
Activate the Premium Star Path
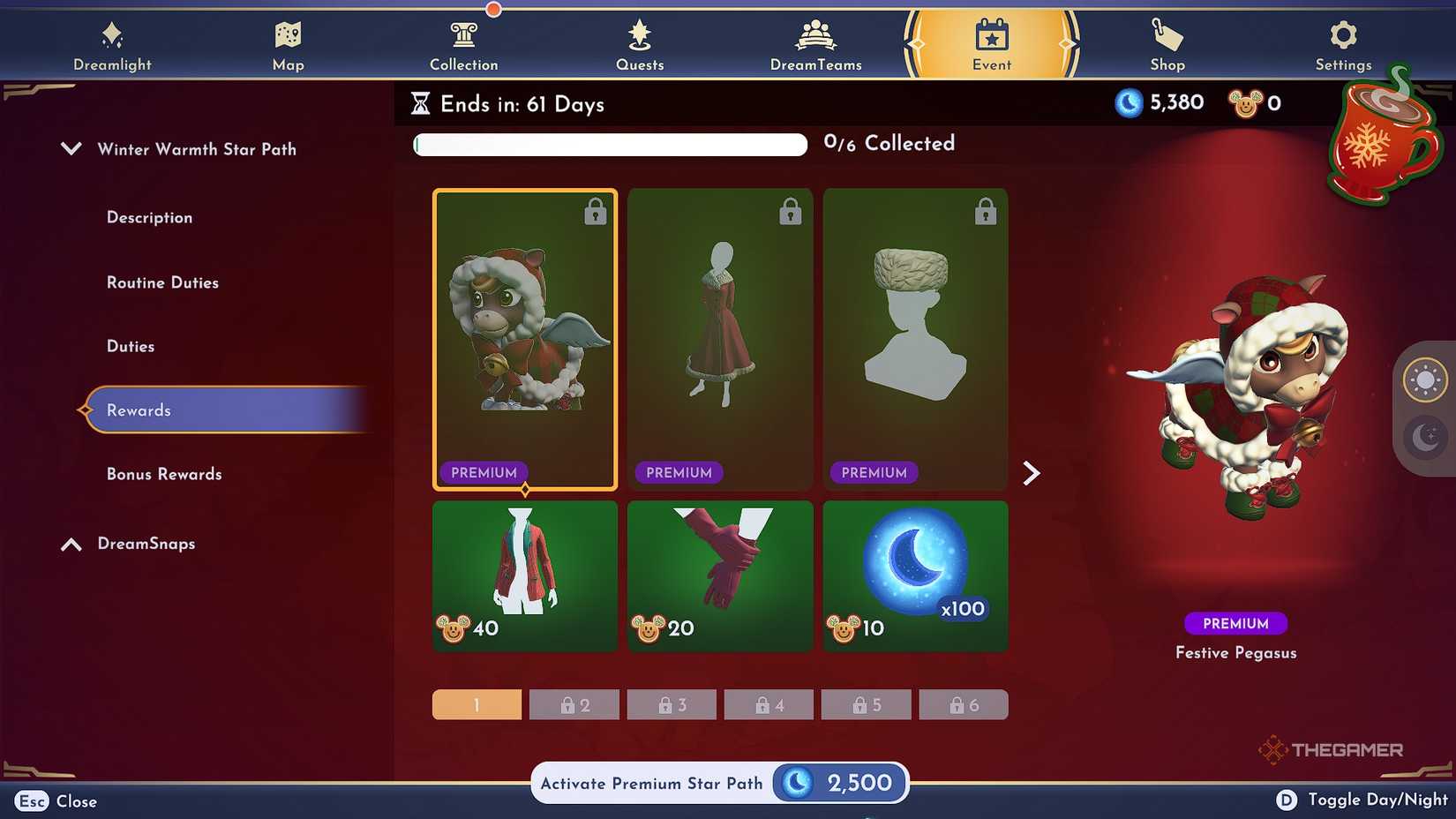[x=719, y=783]
